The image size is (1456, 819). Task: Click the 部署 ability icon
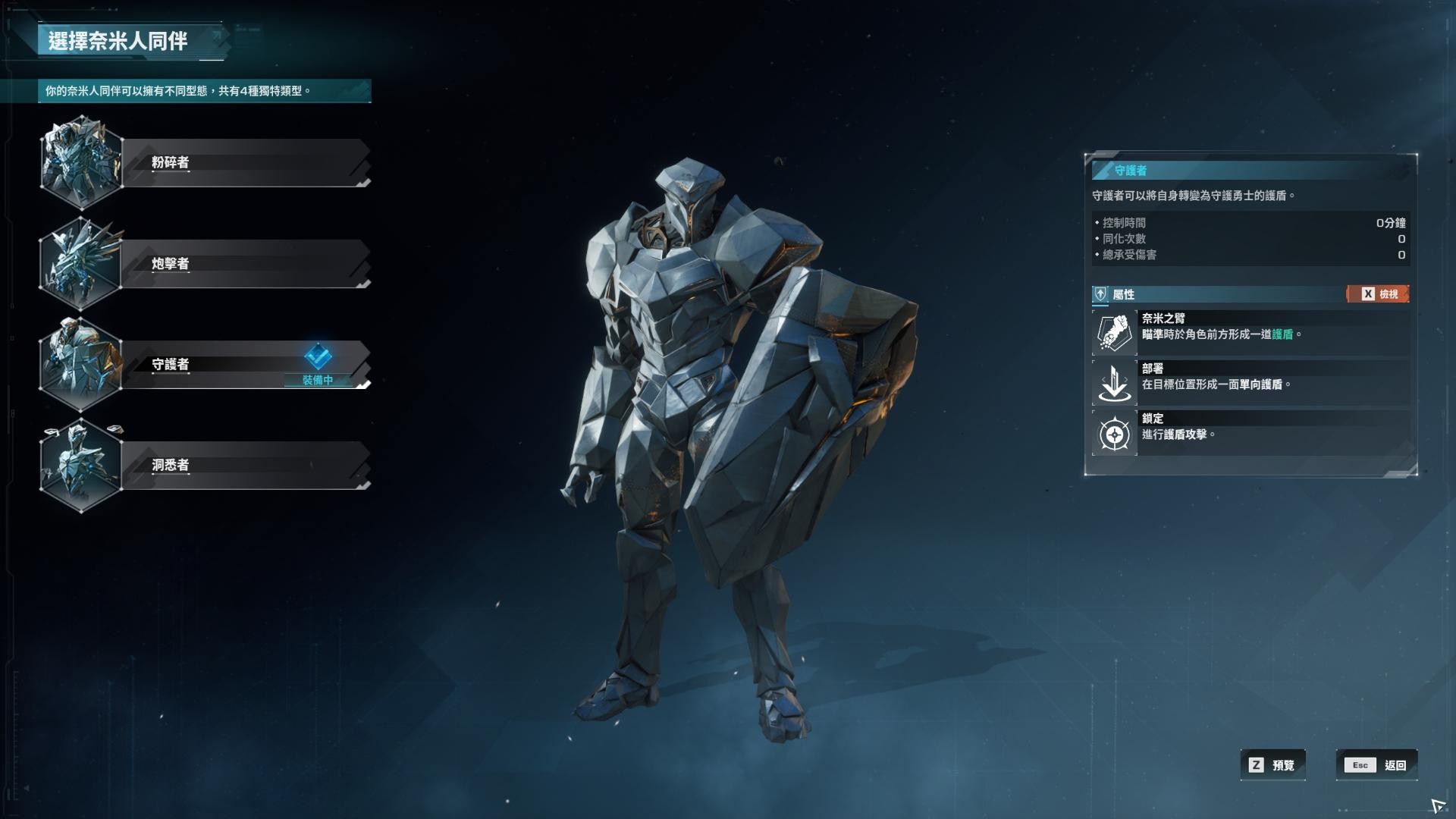coord(1115,383)
